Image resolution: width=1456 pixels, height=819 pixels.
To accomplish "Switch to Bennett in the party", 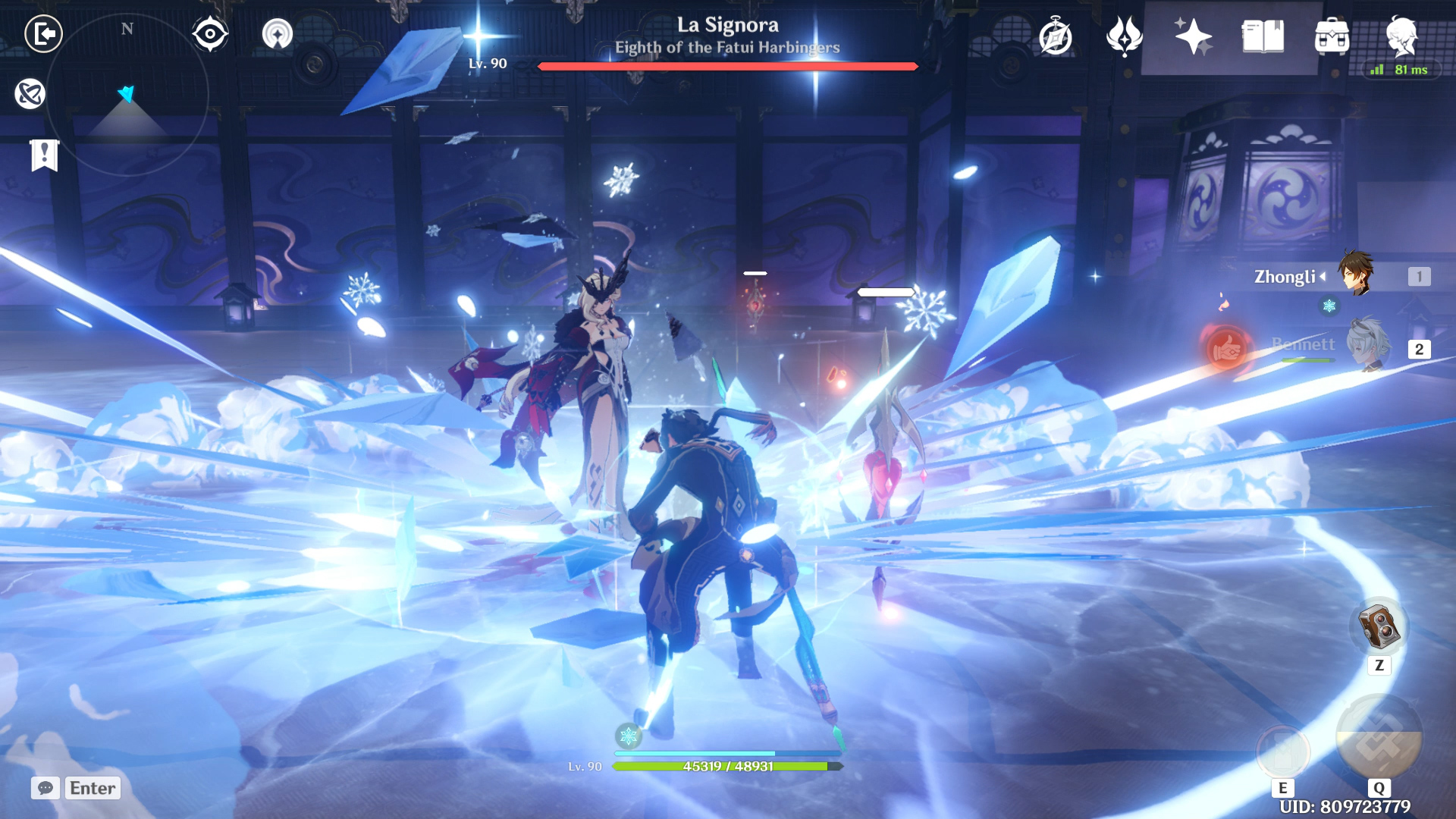I will point(1367,345).
